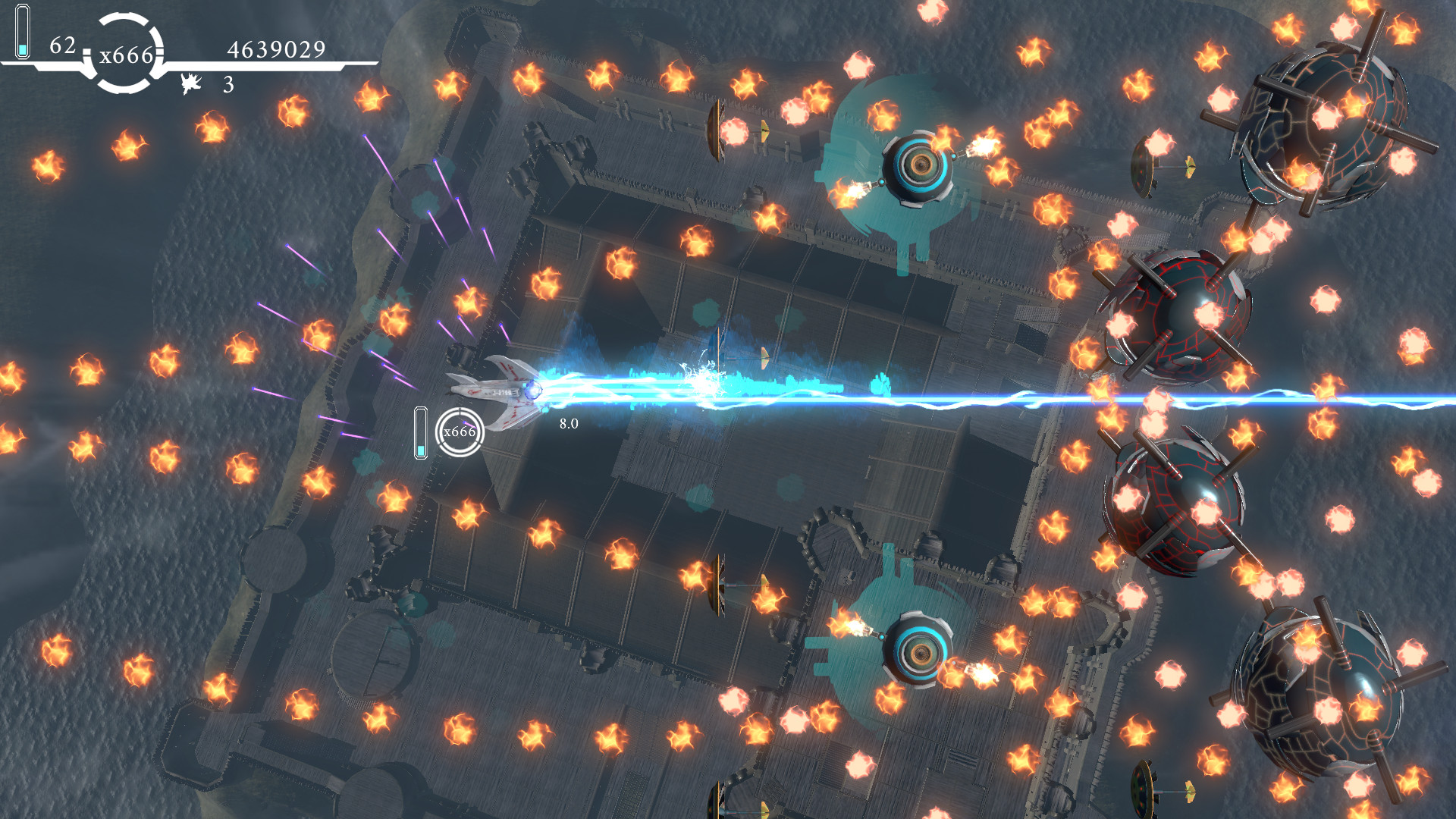Click the blue-ringed turret enemy at top center
Image resolution: width=1456 pixels, height=819 pixels.
pos(920,166)
